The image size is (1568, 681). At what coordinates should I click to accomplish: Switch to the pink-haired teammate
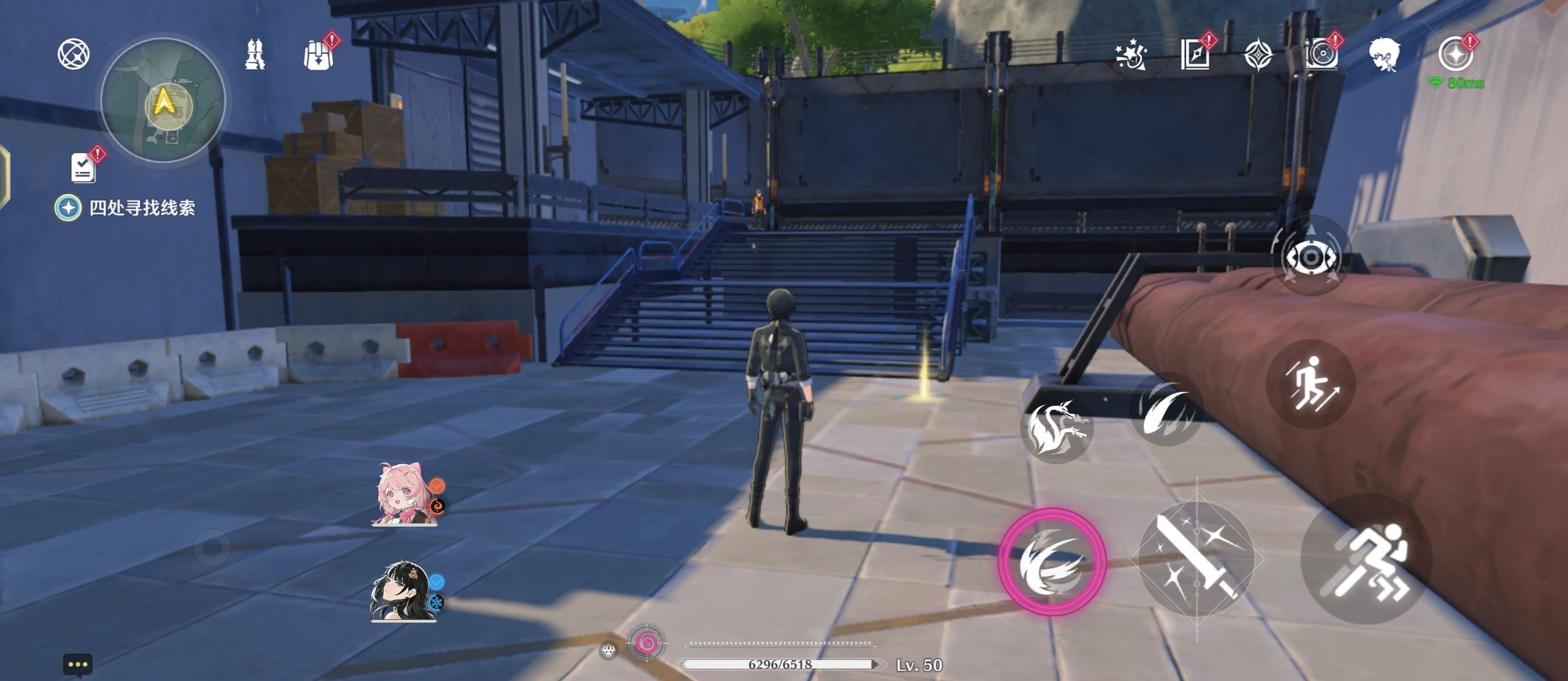point(404,496)
